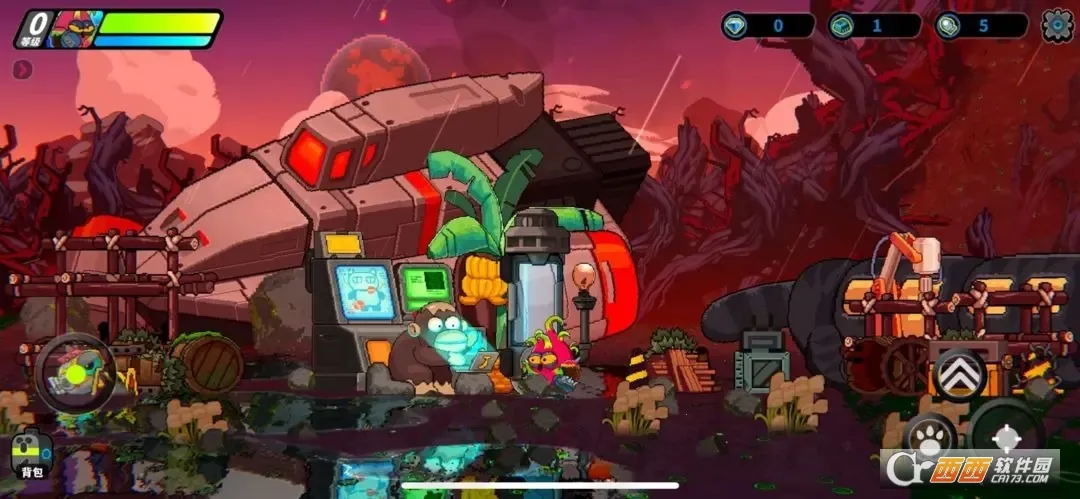Tap the silver coin currency icon

click(948, 26)
